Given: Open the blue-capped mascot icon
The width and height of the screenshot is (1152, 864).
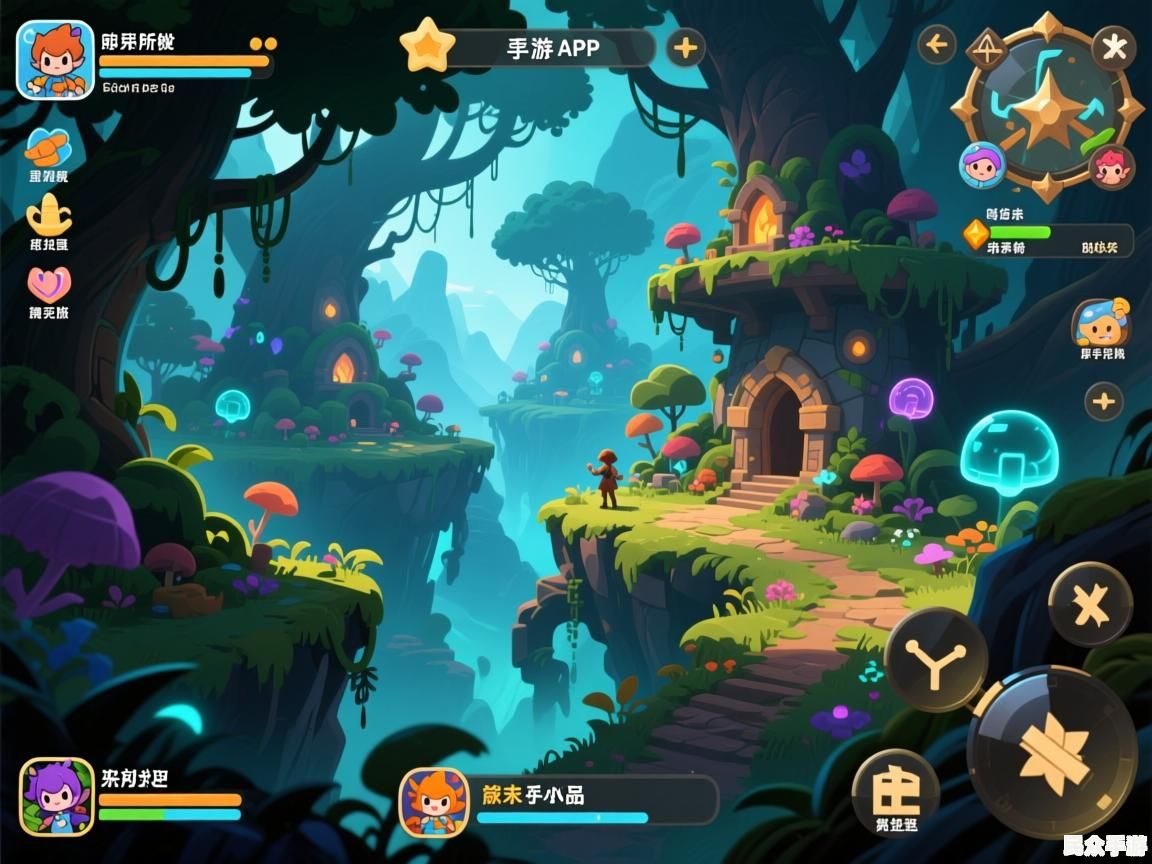Looking at the screenshot, I should pyautogui.click(x=1101, y=322).
